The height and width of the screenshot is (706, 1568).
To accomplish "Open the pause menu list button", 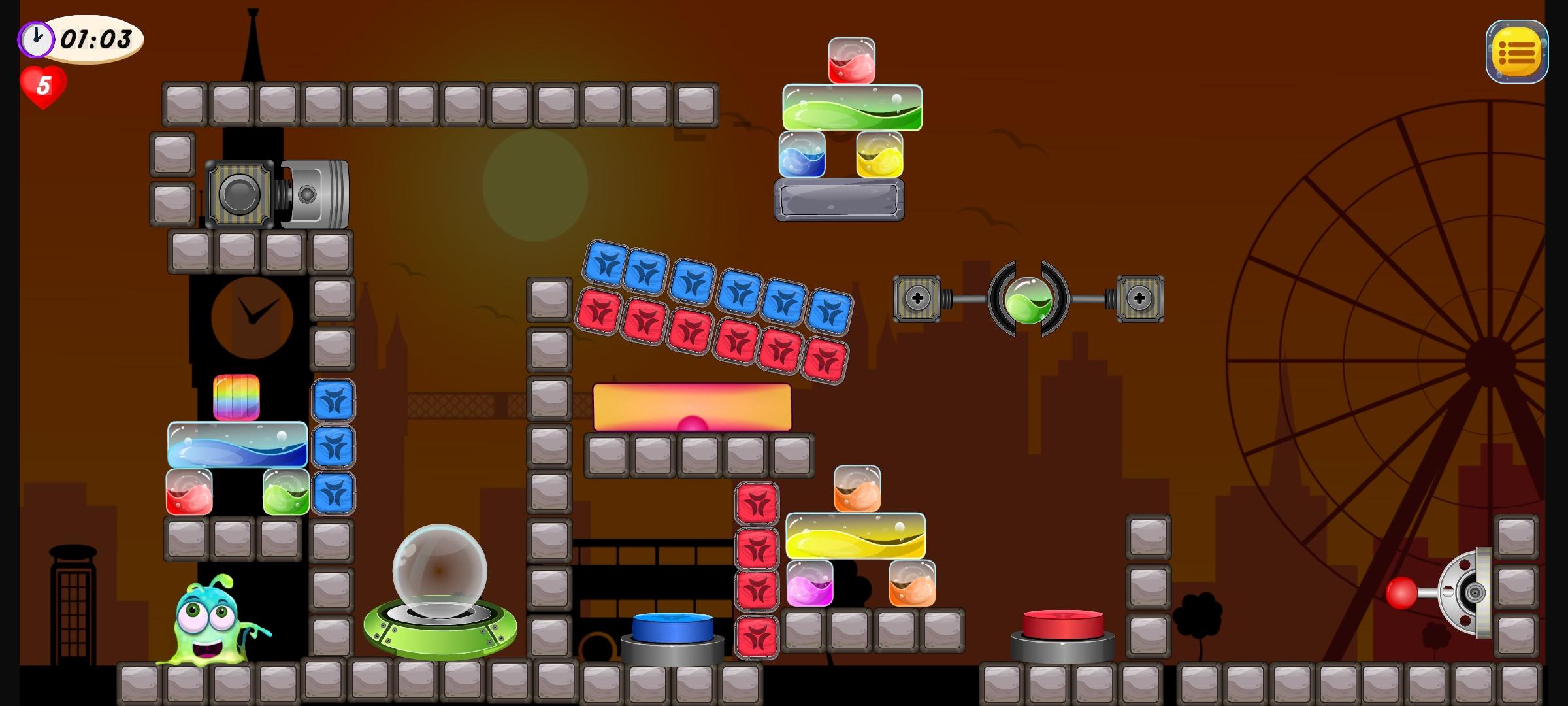I will 1516,51.
